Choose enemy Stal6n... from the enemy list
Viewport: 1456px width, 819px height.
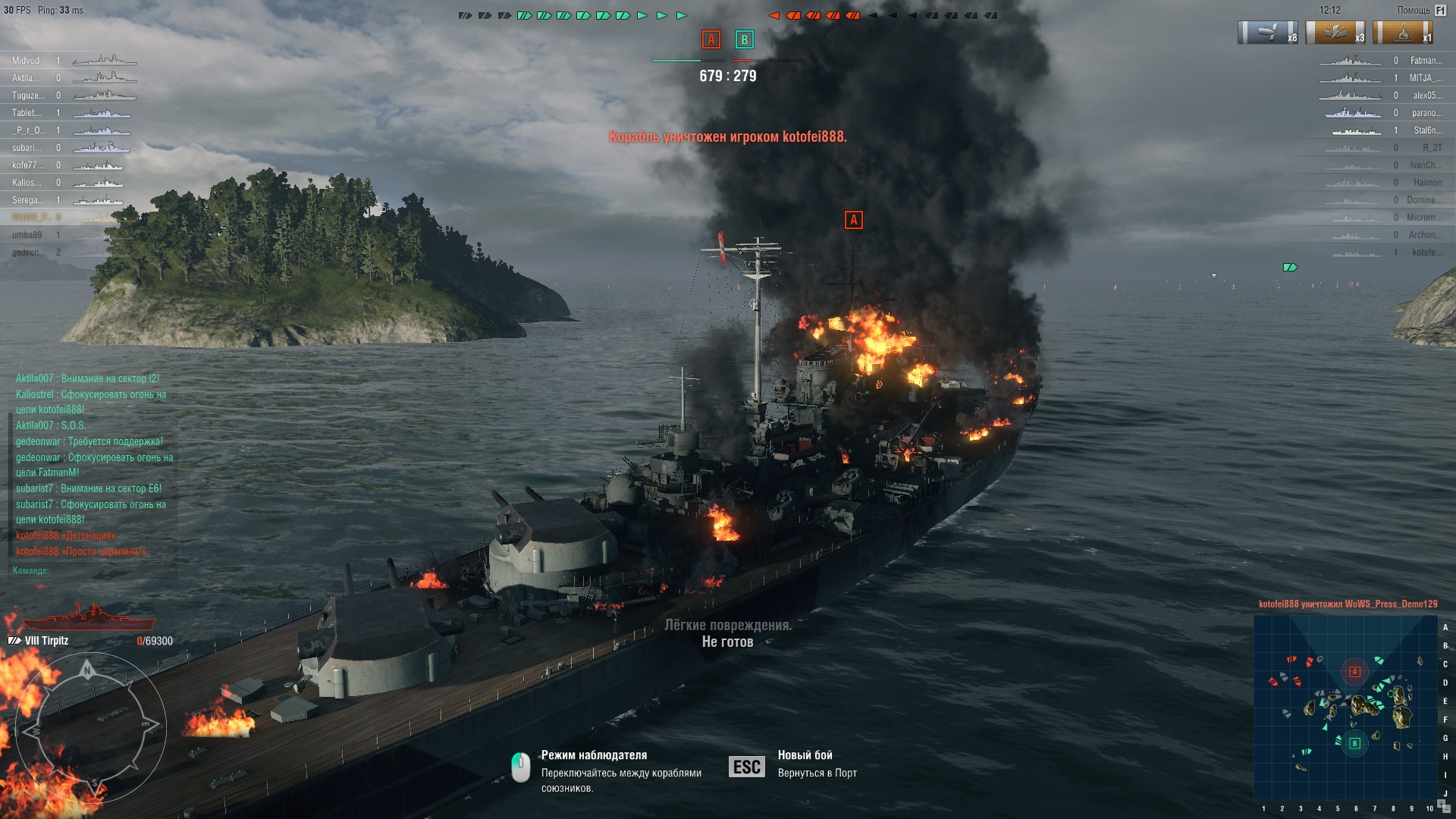tap(1427, 130)
